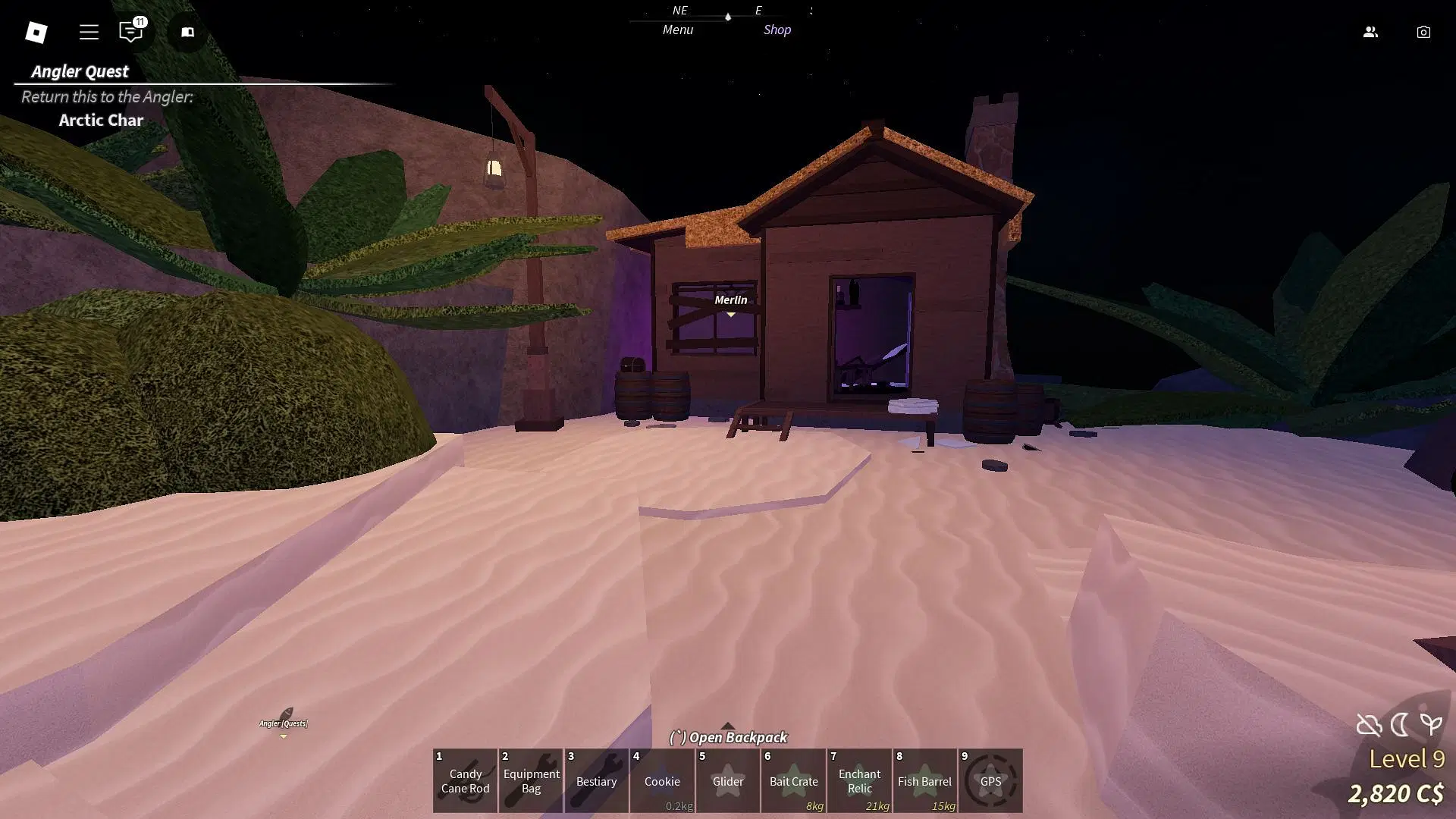Select the Equipment Bag slot
The image size is (1456, 819).
point(531,780)
